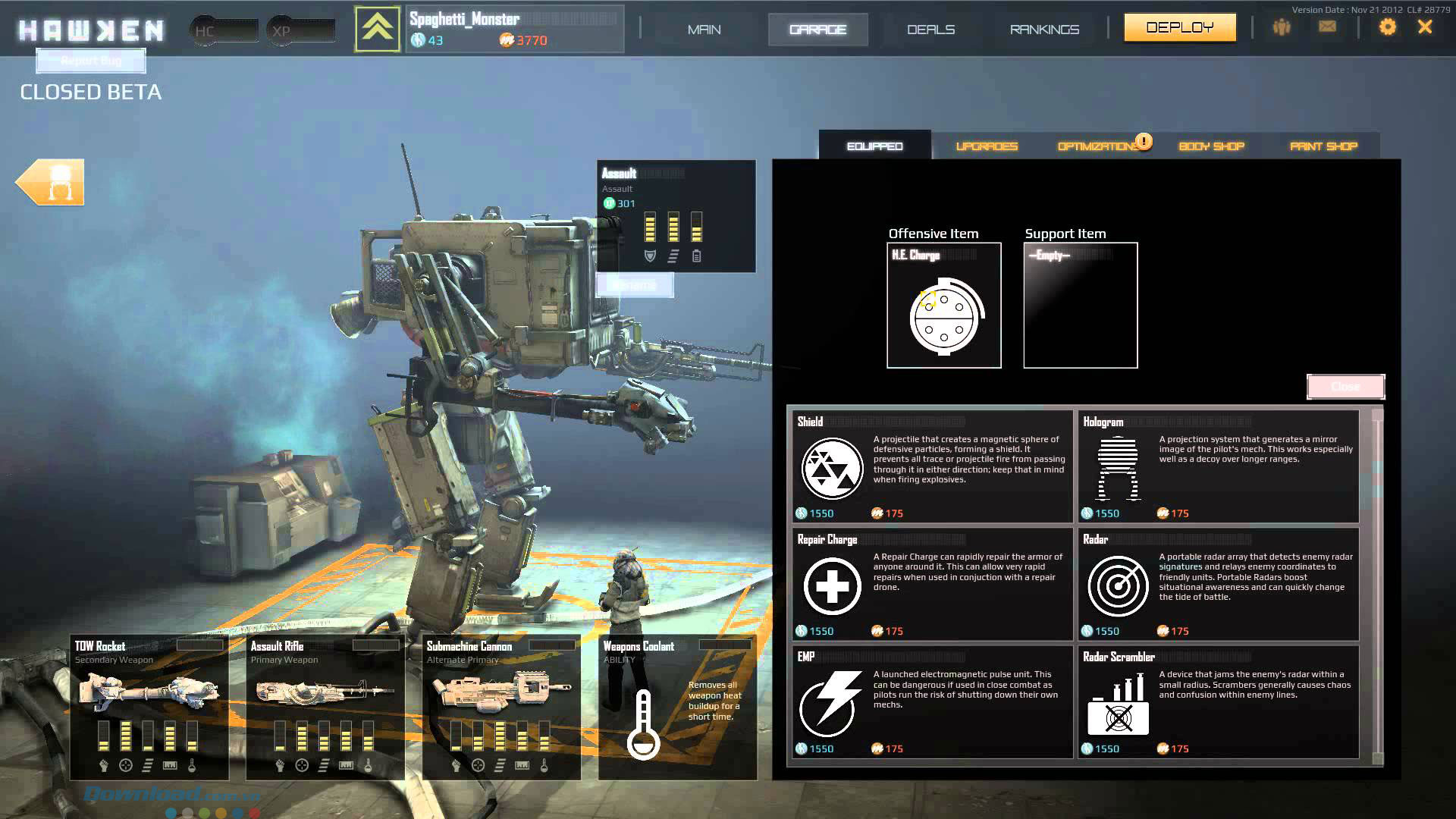Image resolution: width=1456 pixels, height=819 pixels.
Task: Open the Paint Shop tab
Action: pos(1323,146)
